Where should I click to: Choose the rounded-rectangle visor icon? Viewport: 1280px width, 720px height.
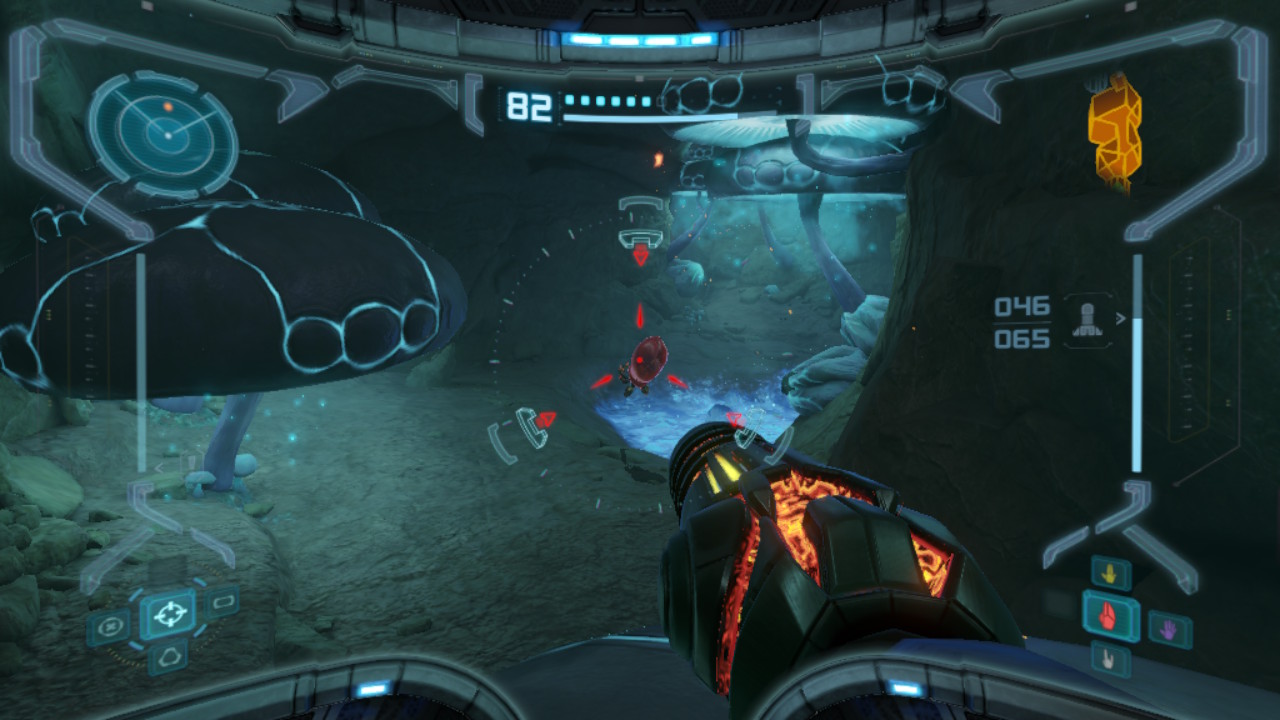[x=222, y=602]
